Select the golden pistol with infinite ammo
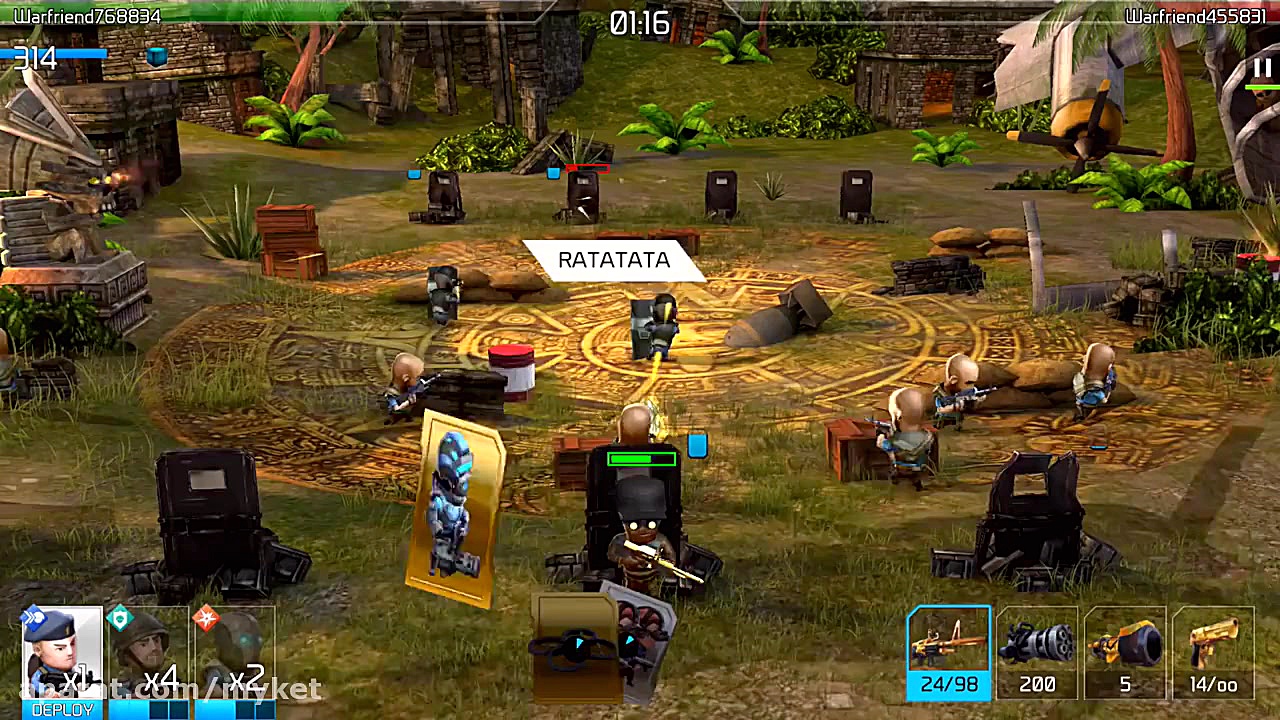This screenshot has height=720, width=1280. (1213, 650)
